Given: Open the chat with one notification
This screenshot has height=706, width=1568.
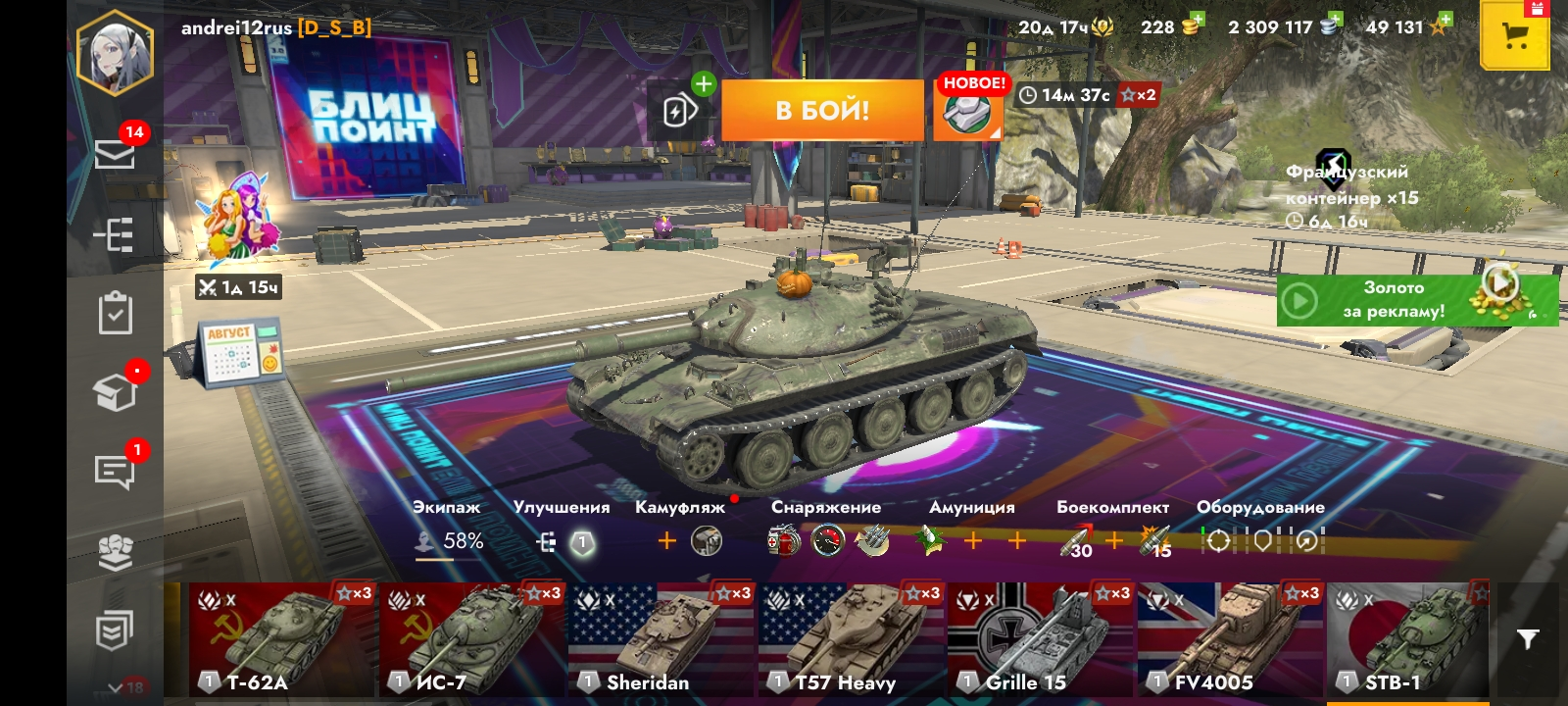Looking at the screenshot, I should click(115, 472).
